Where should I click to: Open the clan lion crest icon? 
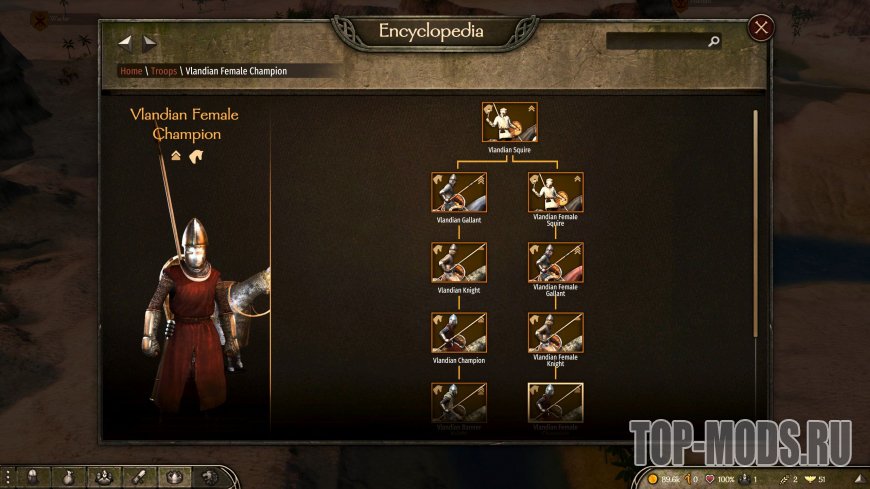tap(210, 477)
